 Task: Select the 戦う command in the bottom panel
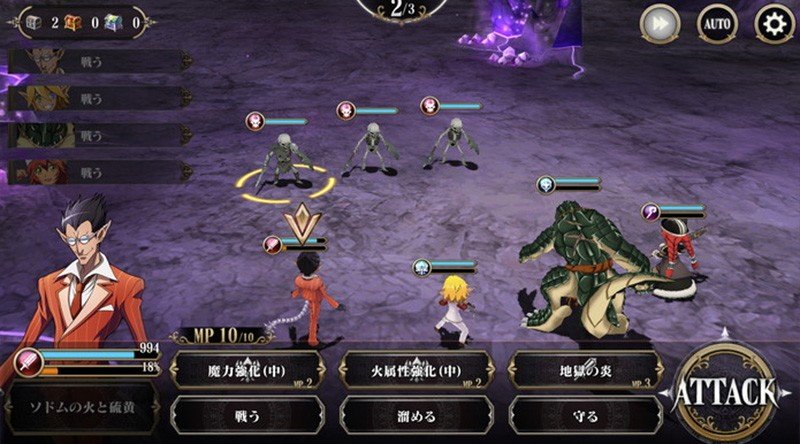point(247,415)
